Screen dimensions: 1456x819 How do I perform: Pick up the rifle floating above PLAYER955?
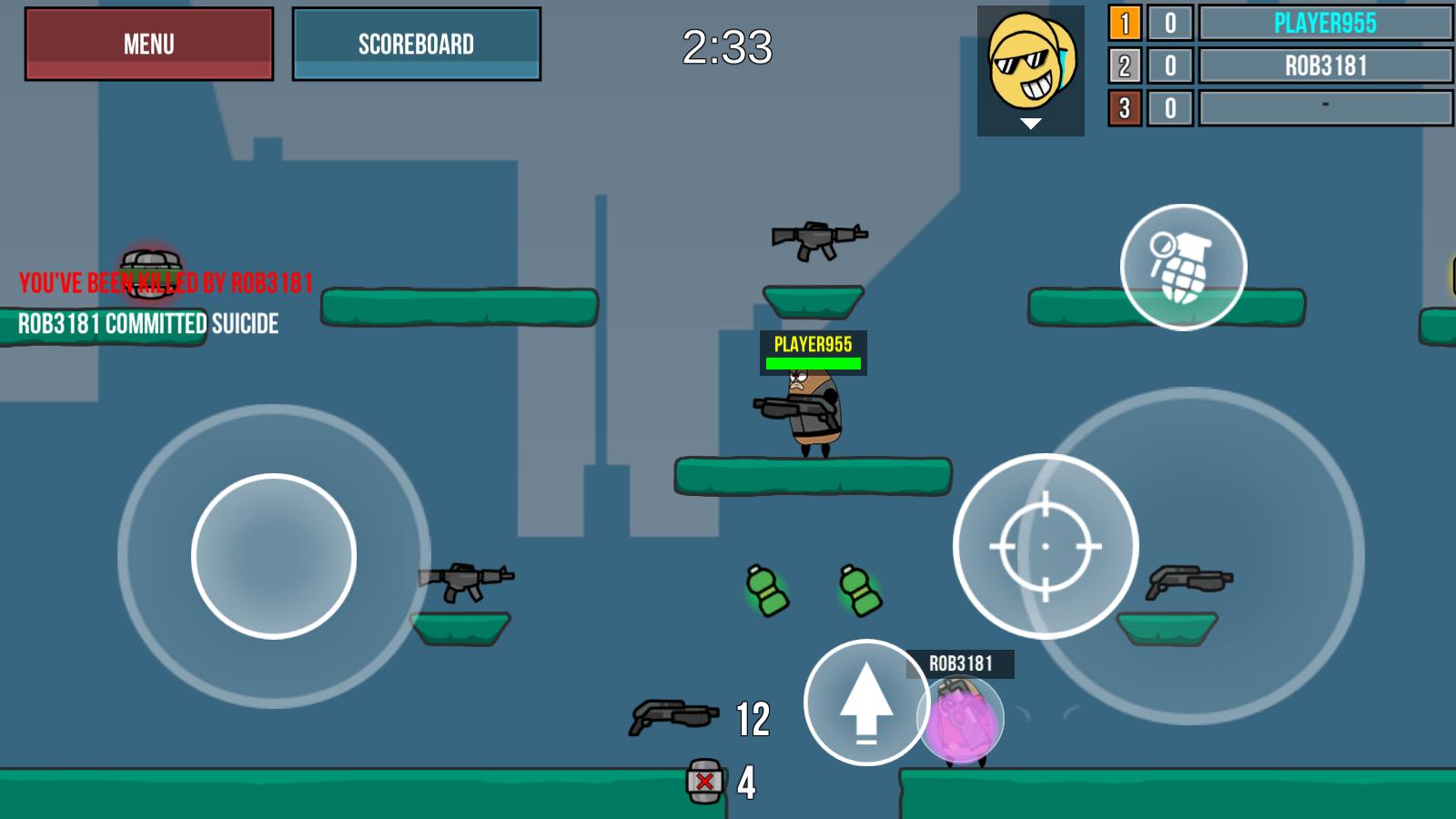click(817, 238)
